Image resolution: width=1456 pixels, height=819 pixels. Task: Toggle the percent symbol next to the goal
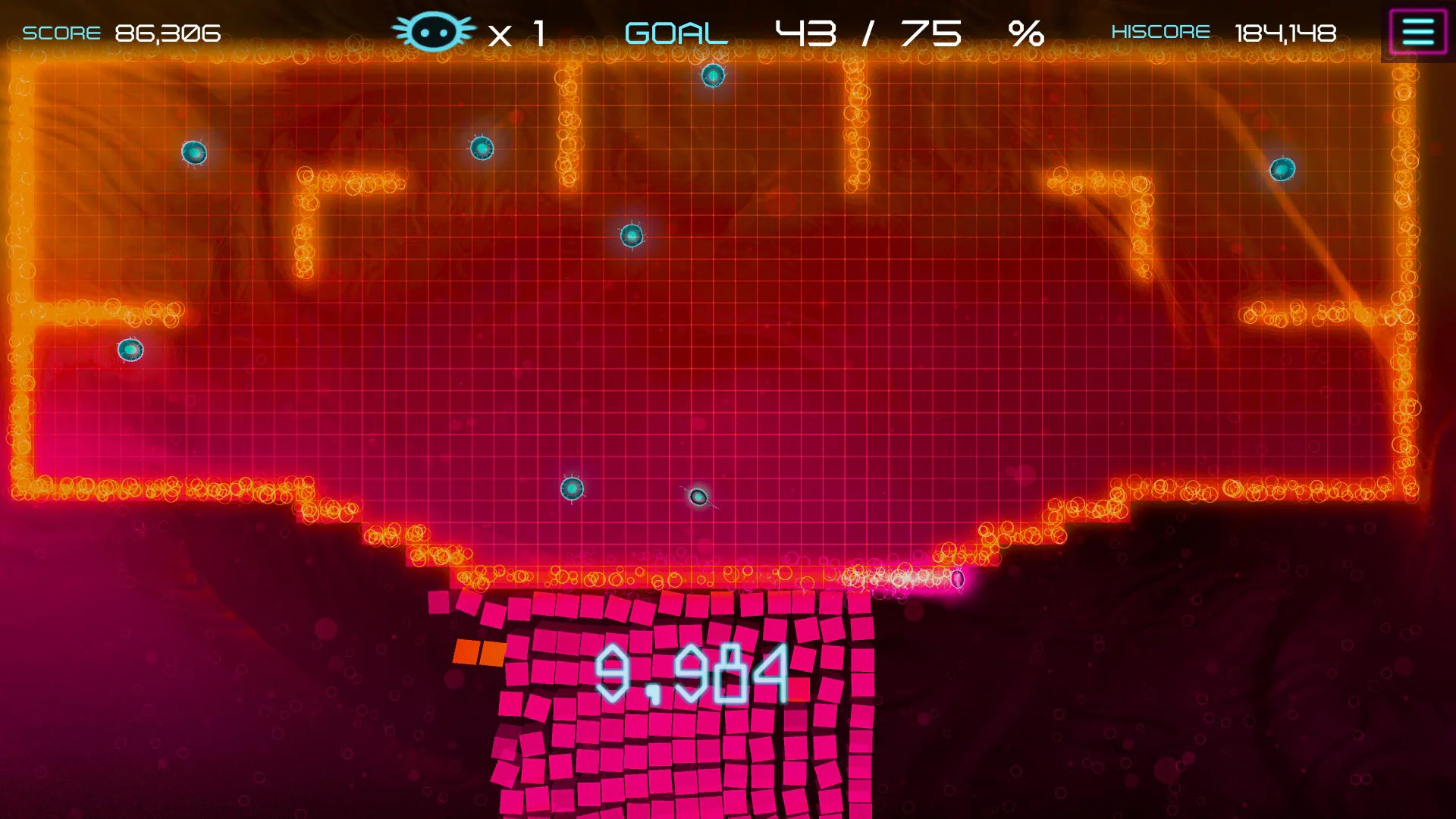1031,32
